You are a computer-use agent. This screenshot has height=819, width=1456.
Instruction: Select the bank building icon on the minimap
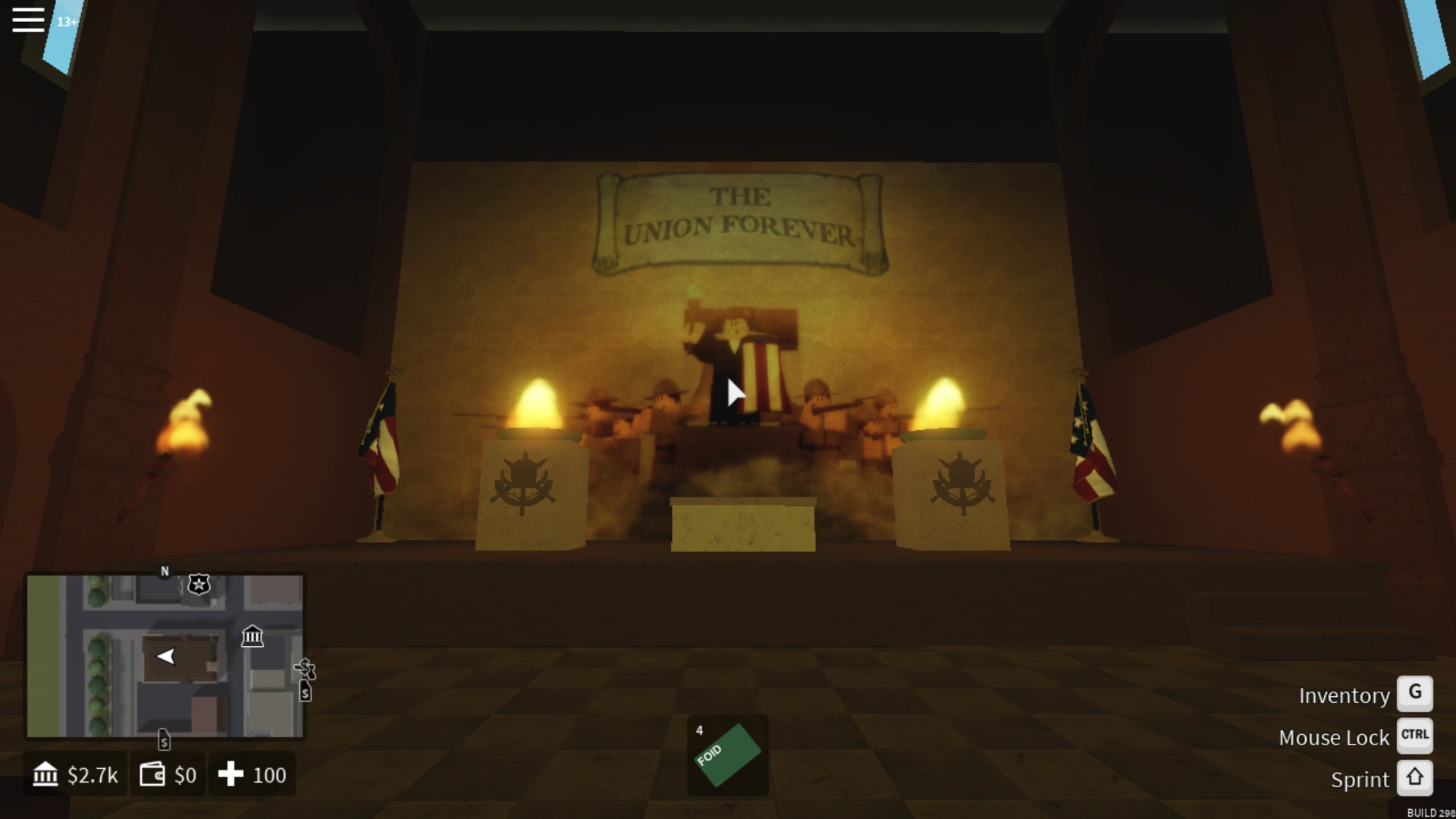[x=253, y=637]
